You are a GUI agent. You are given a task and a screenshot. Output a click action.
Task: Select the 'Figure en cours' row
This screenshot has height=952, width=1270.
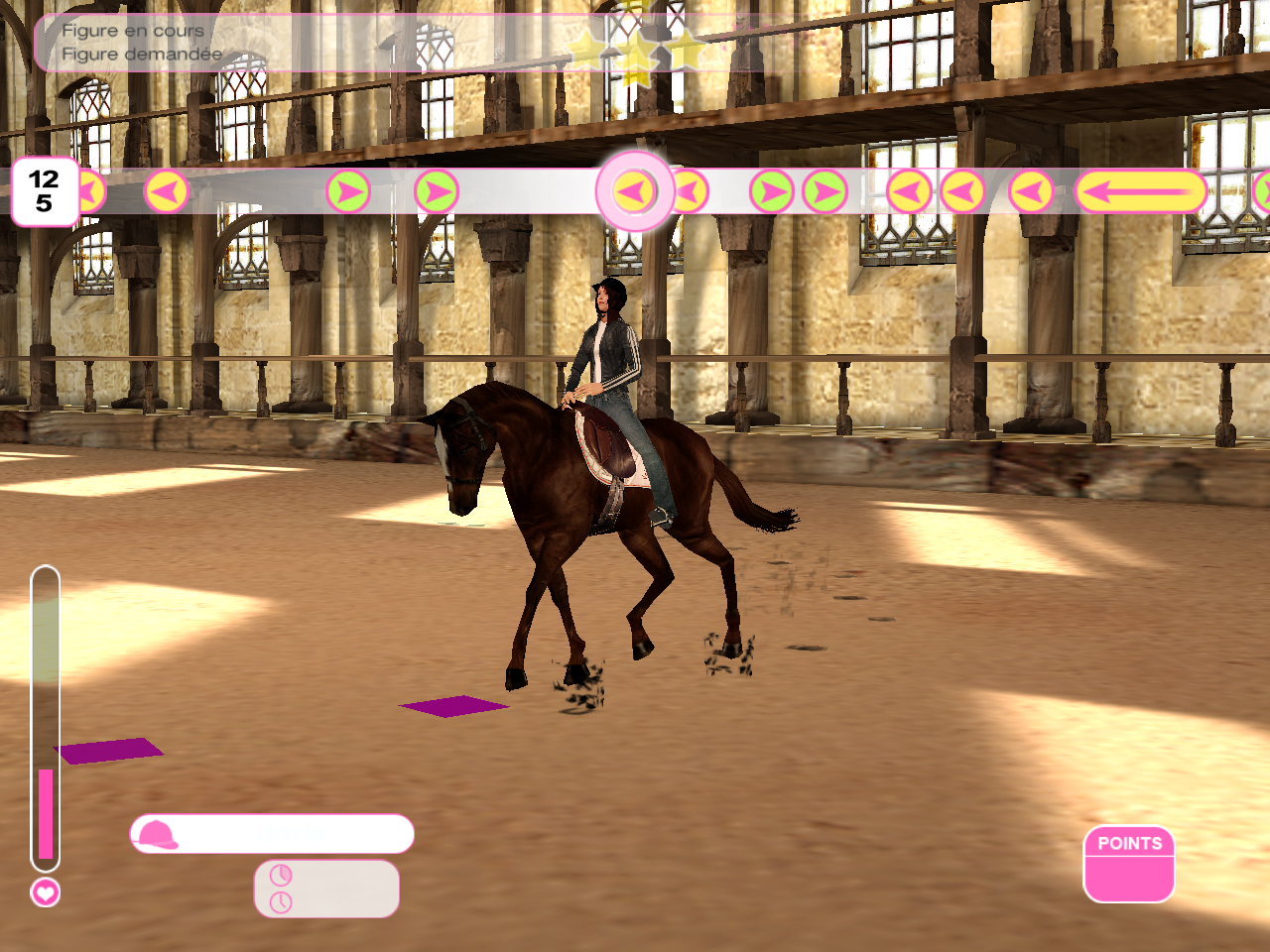click(x=135, y=31)
